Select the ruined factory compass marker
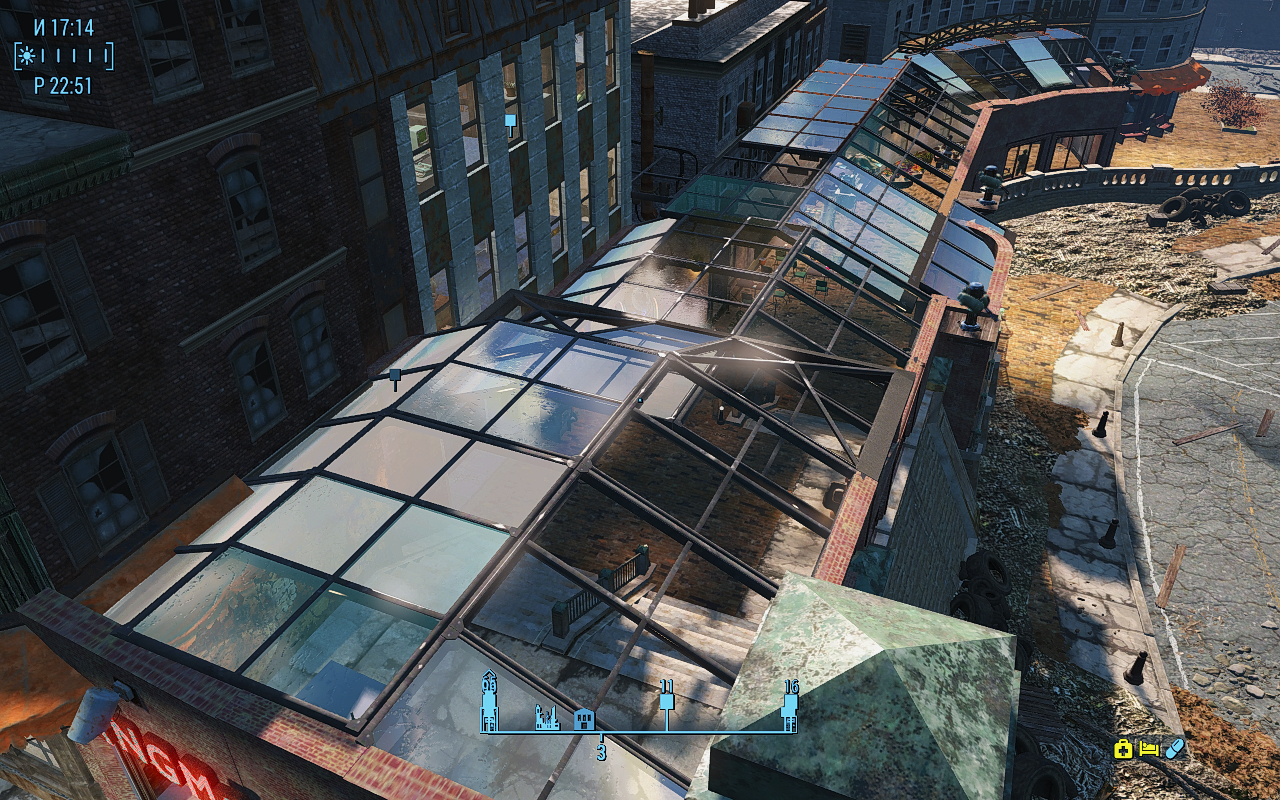The height and width of the screenshot is (800, 1280). [x=547, y=718]
